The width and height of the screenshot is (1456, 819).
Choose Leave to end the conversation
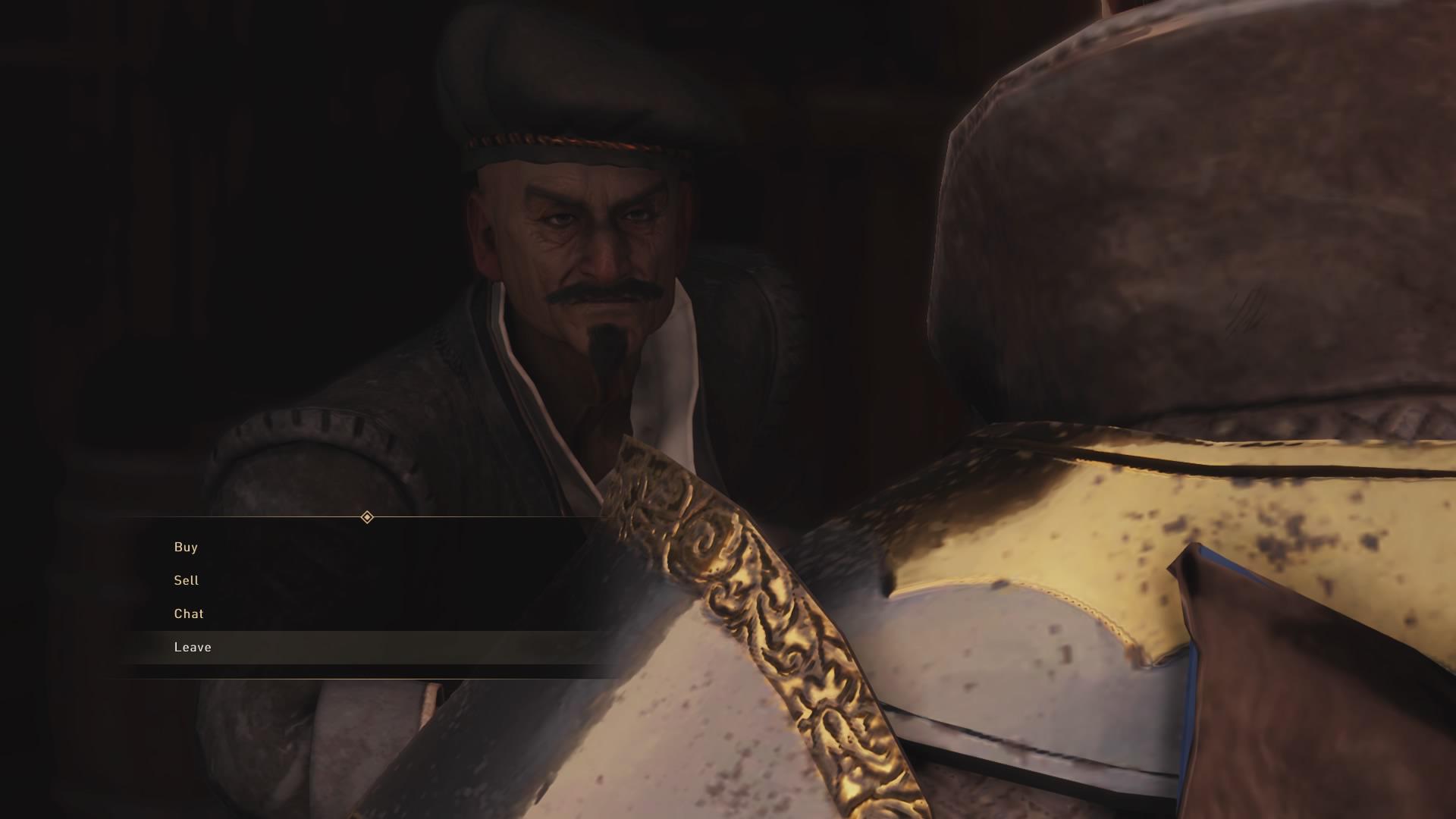point(193,647)
